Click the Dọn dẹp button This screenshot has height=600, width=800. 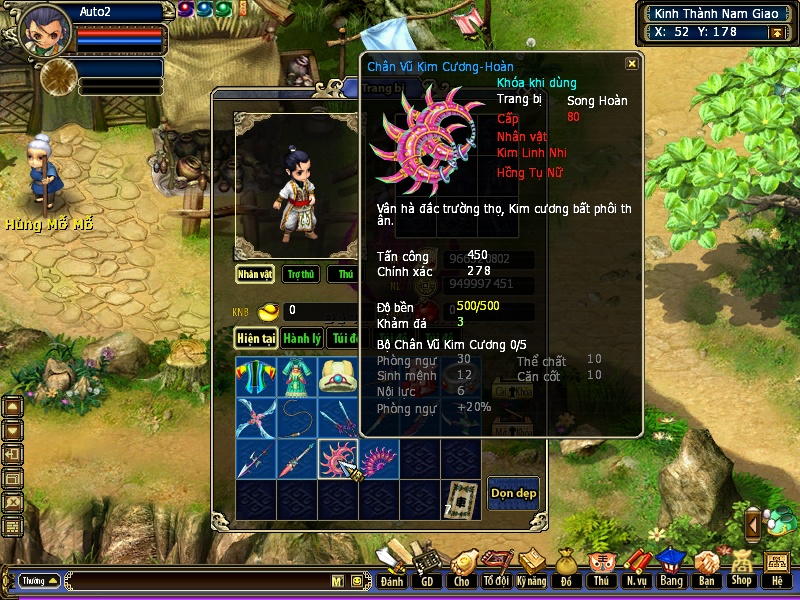513,493
